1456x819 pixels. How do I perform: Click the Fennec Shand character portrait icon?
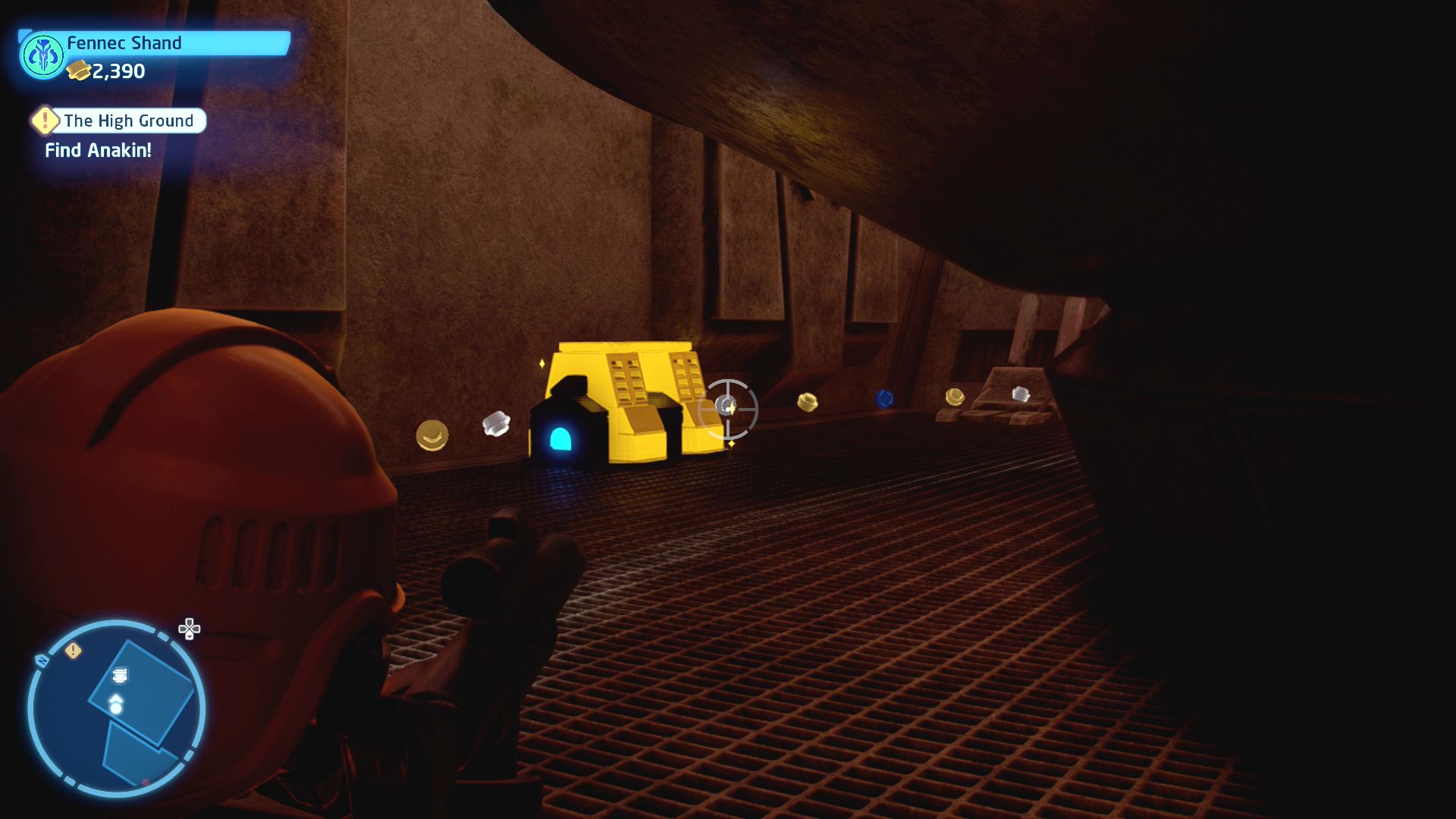(x=42, y=56)
